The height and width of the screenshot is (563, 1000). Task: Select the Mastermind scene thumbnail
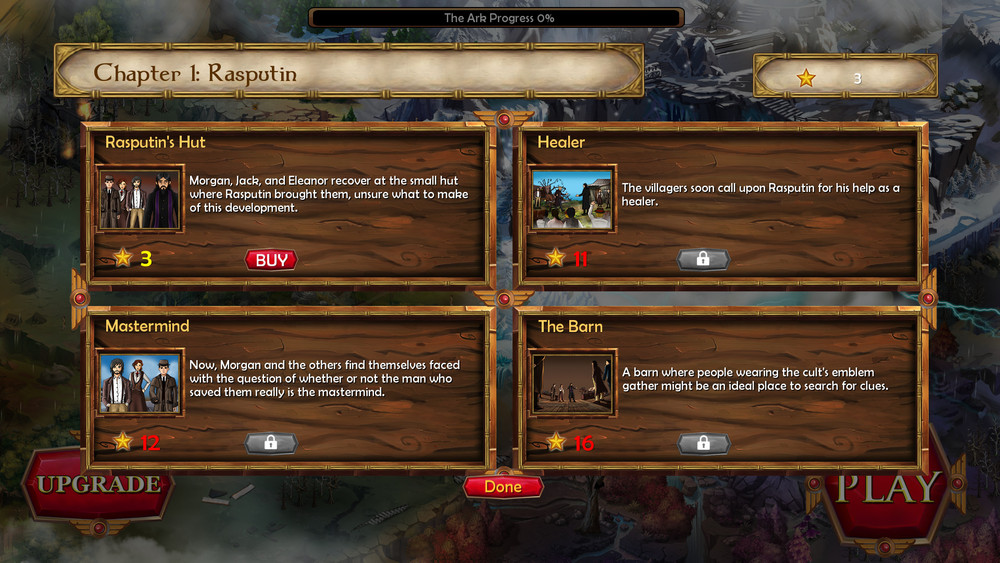pos(140,383)
